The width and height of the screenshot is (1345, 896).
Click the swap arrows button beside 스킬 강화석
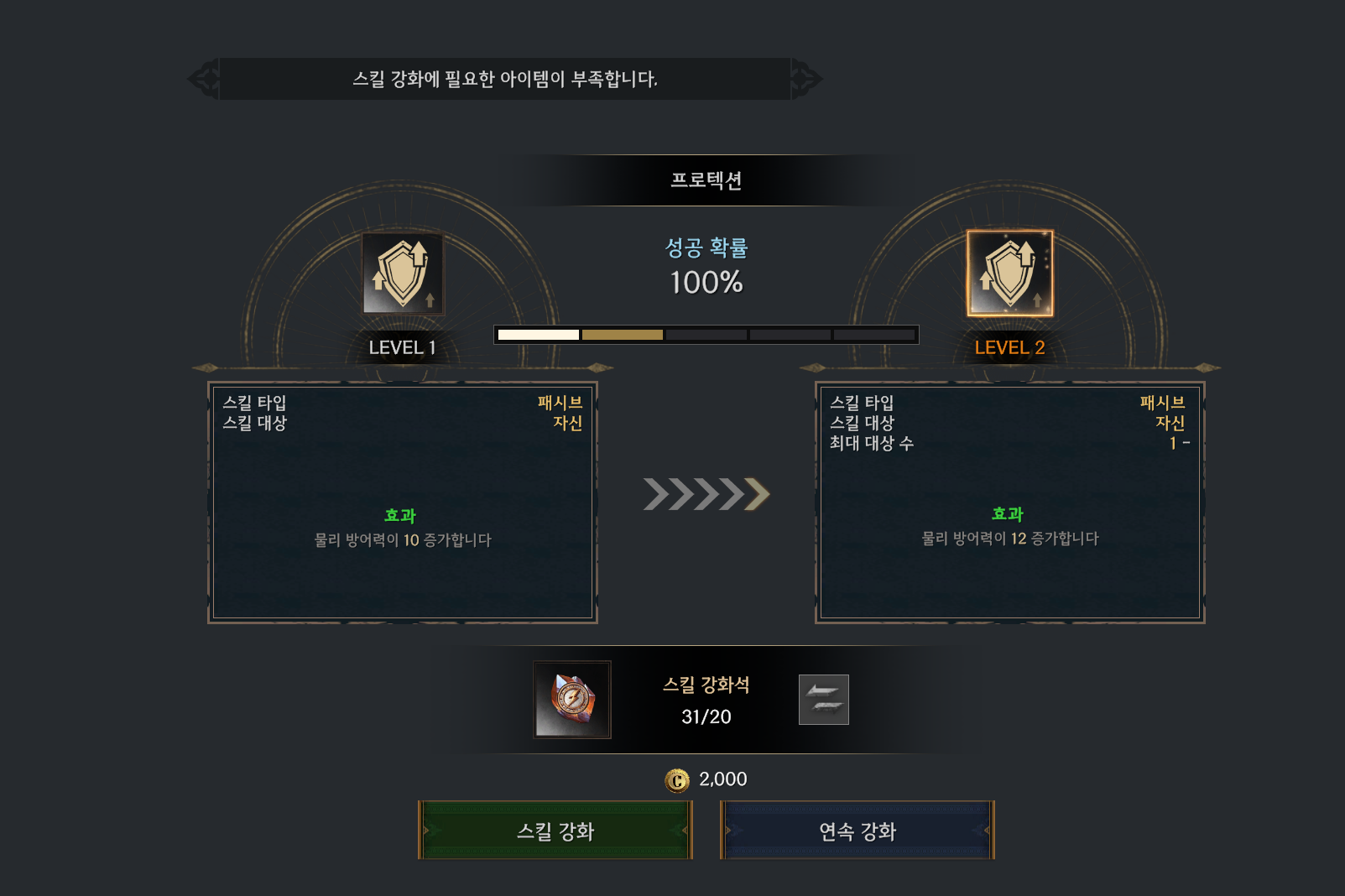[x=823, y=700]
